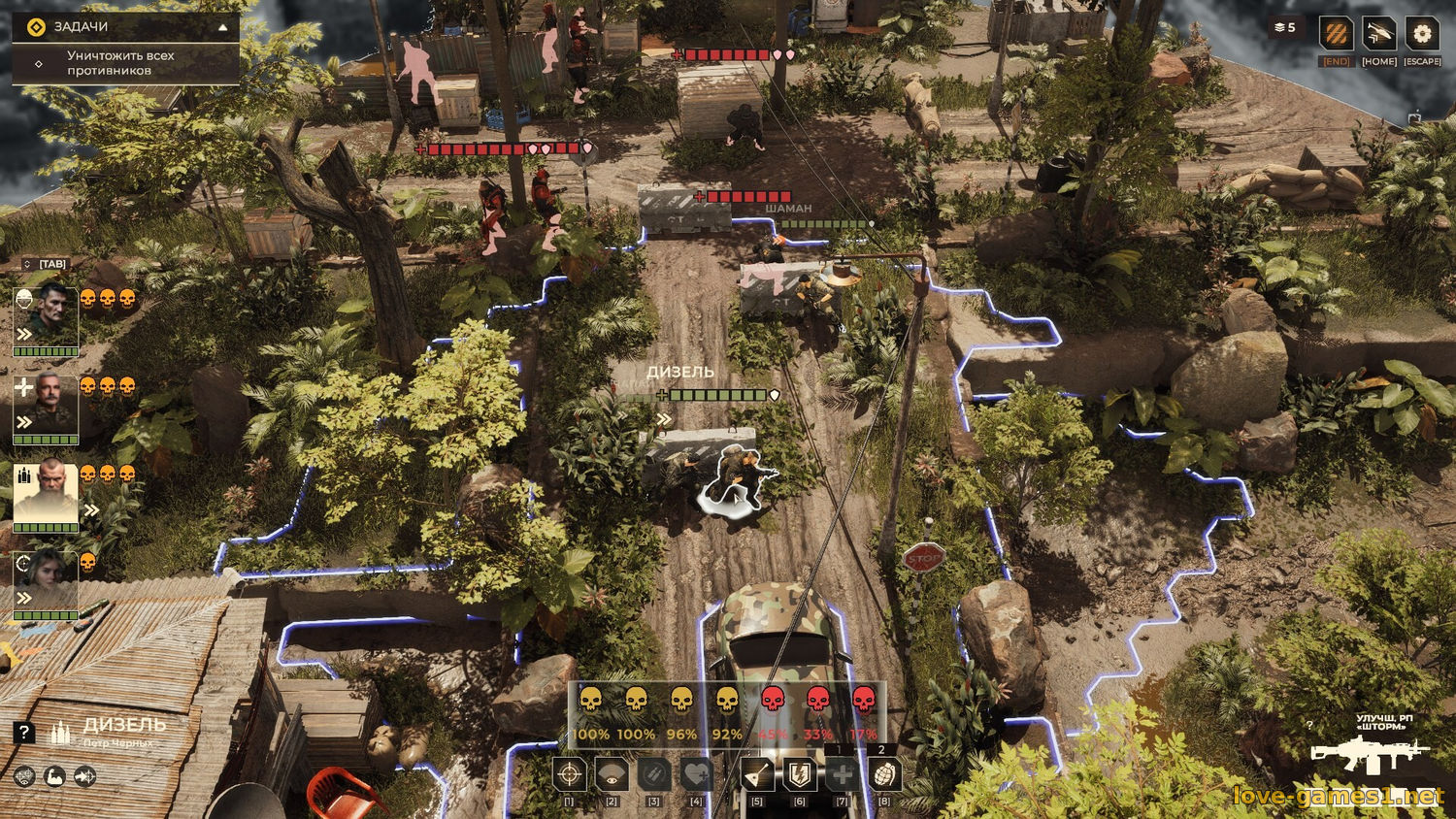Choose the bald bearded soldier portrait
Image resolution: width=1456 pixels, height=819 pixels.
pos(46,492)
